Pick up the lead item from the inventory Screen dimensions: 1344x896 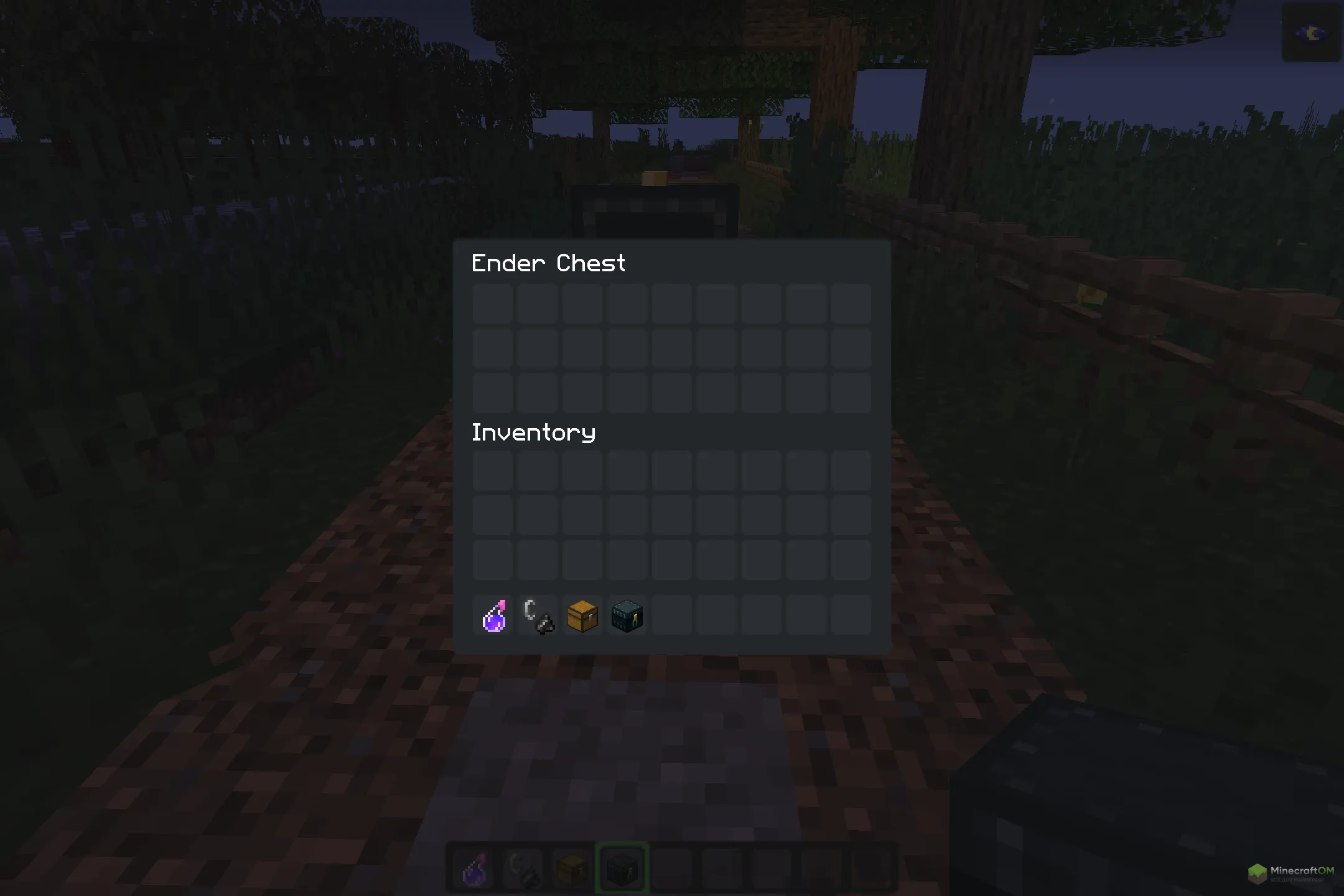(x=538, y=615)
